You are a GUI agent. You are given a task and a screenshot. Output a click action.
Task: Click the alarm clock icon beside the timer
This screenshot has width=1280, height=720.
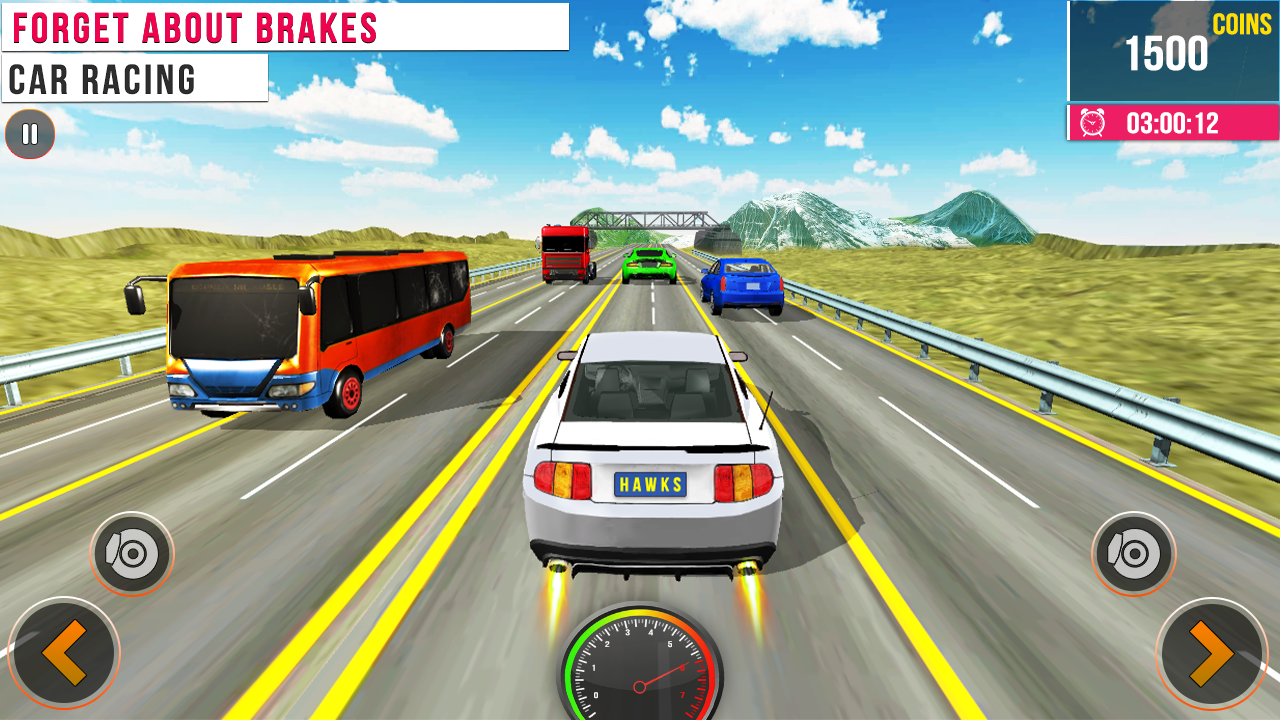(1092, 121)
